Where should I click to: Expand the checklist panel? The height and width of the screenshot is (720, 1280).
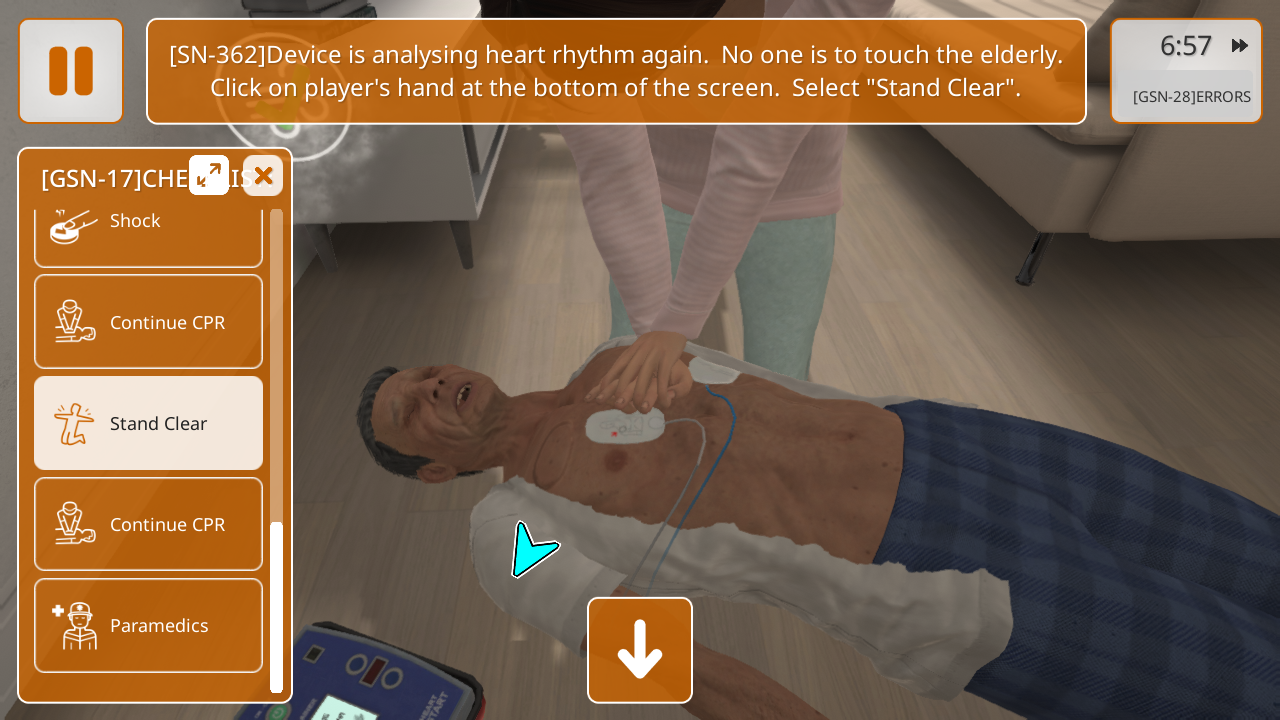click(x=209, y=175)
